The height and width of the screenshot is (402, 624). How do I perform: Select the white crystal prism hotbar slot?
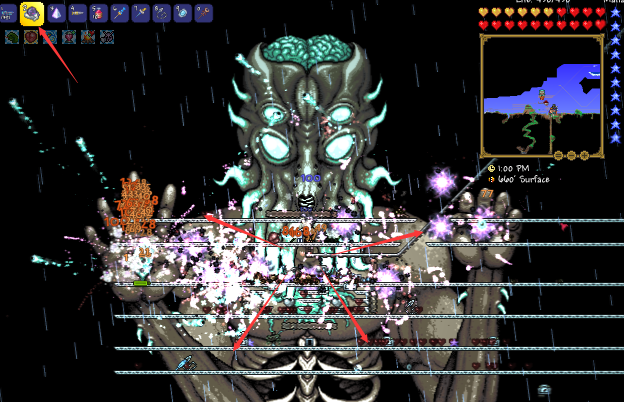pos(55,13)
